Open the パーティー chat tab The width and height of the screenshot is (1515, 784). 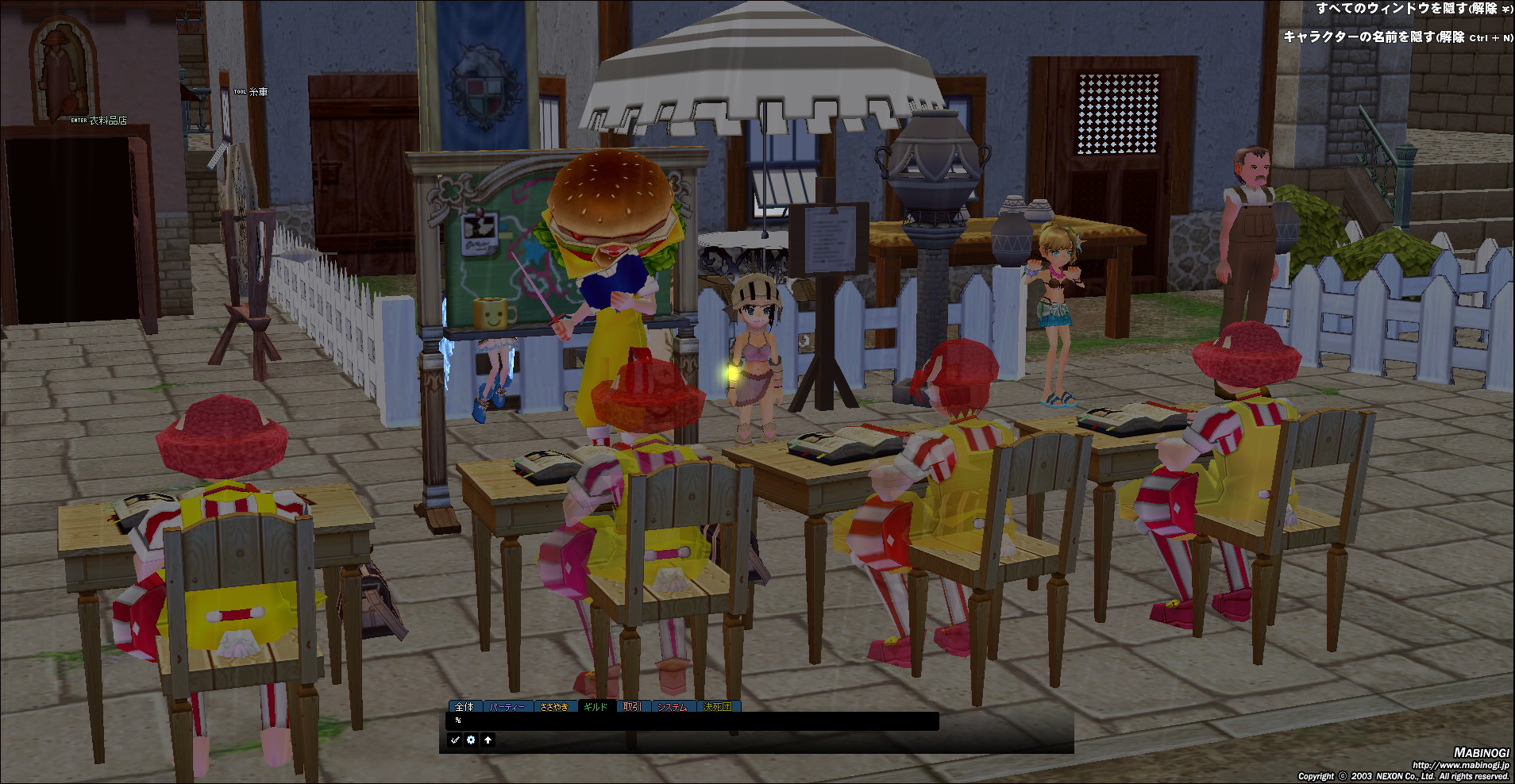click(x=507, y=706)
